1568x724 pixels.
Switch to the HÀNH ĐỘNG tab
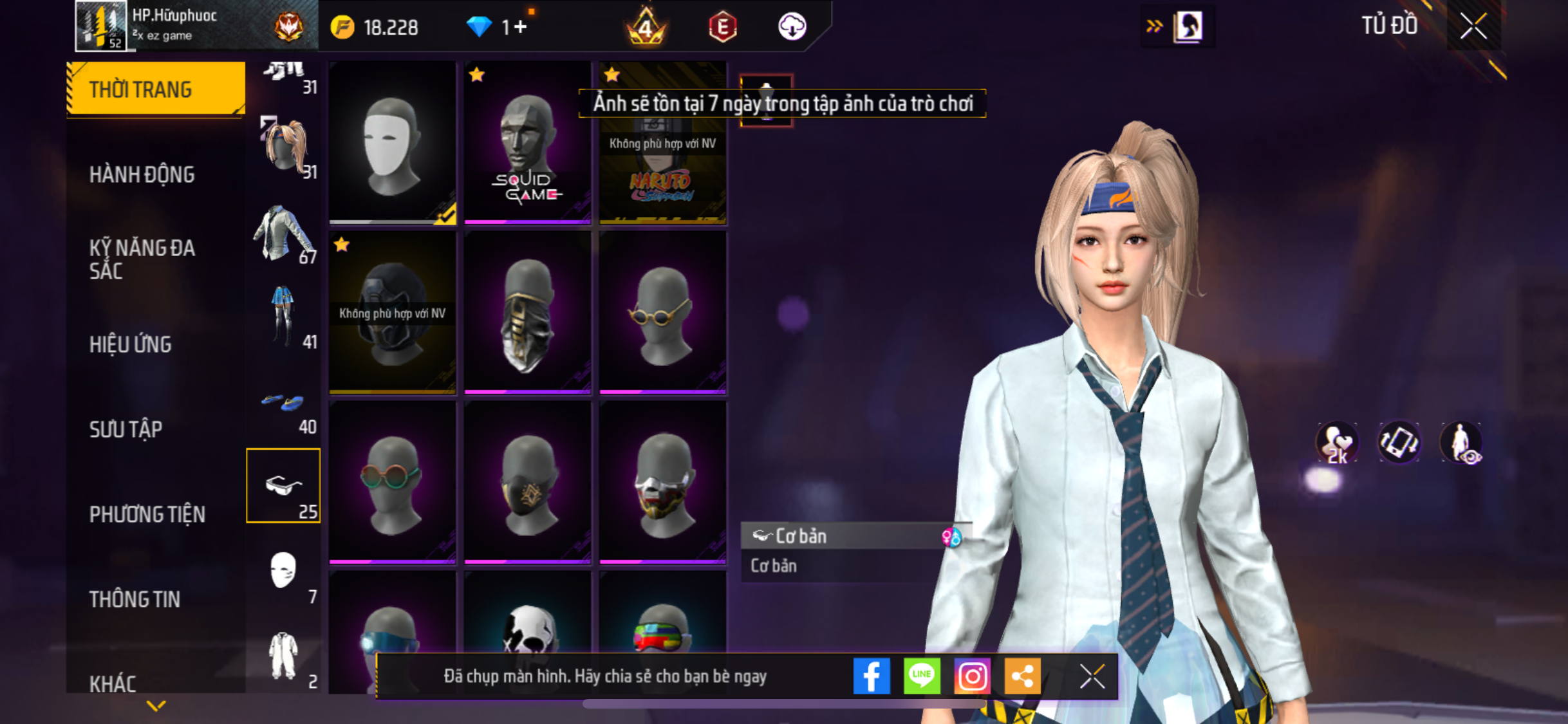pyautogui.click(x=142, y=174)
